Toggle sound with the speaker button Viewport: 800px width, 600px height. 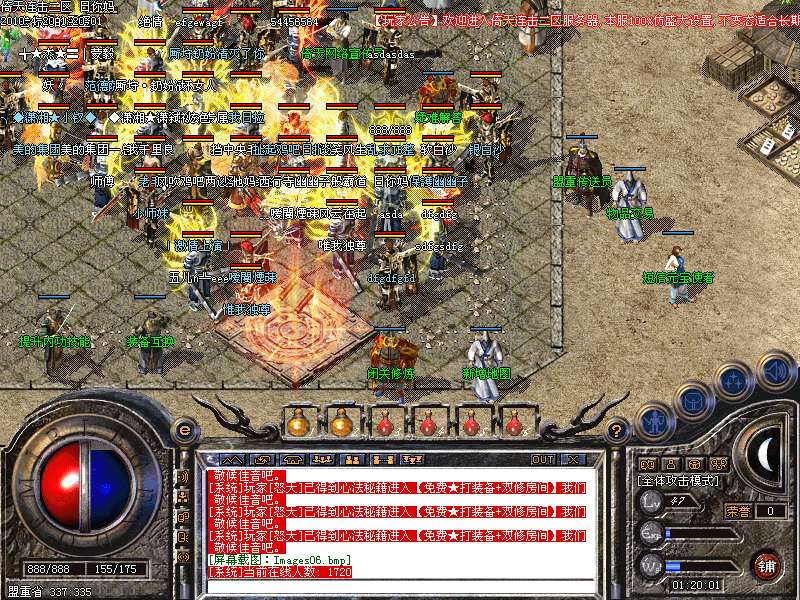coord(776,371)
